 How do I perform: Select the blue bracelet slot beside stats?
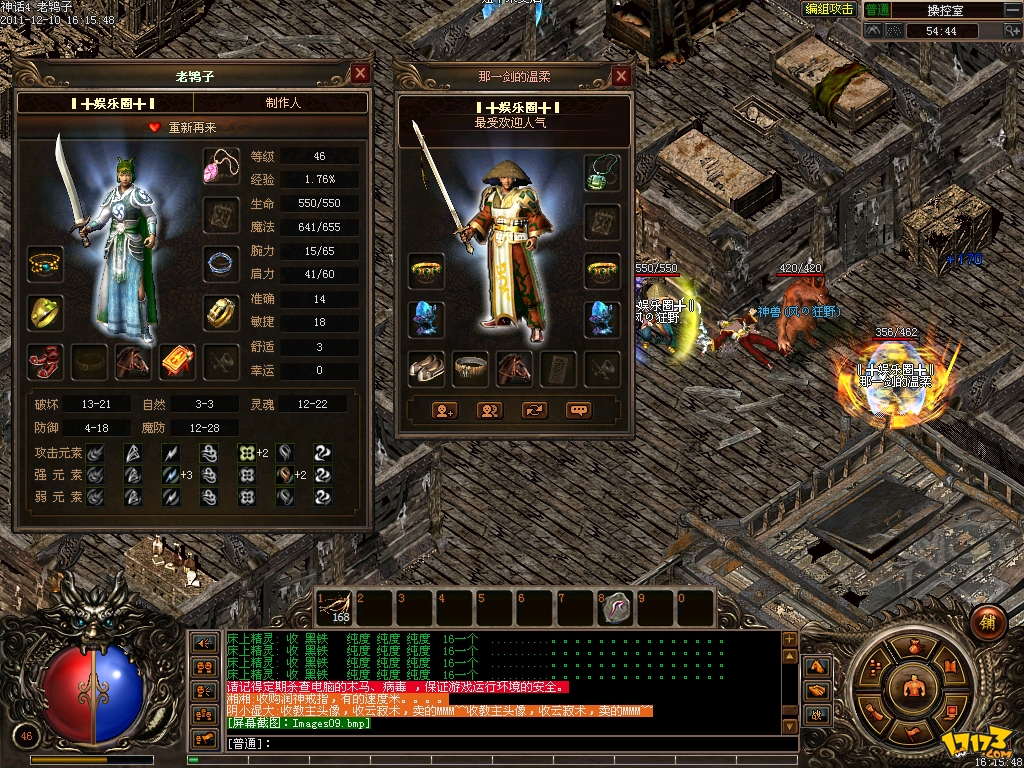pos(220,264)
